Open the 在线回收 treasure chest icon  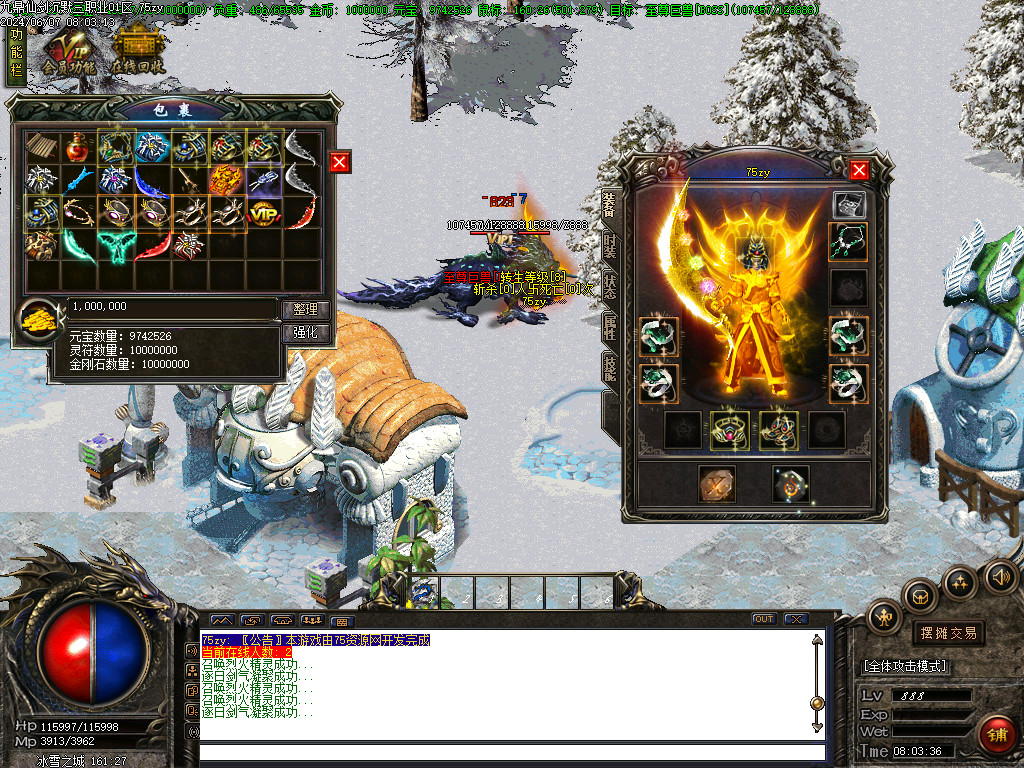click(x=137, y=50)
